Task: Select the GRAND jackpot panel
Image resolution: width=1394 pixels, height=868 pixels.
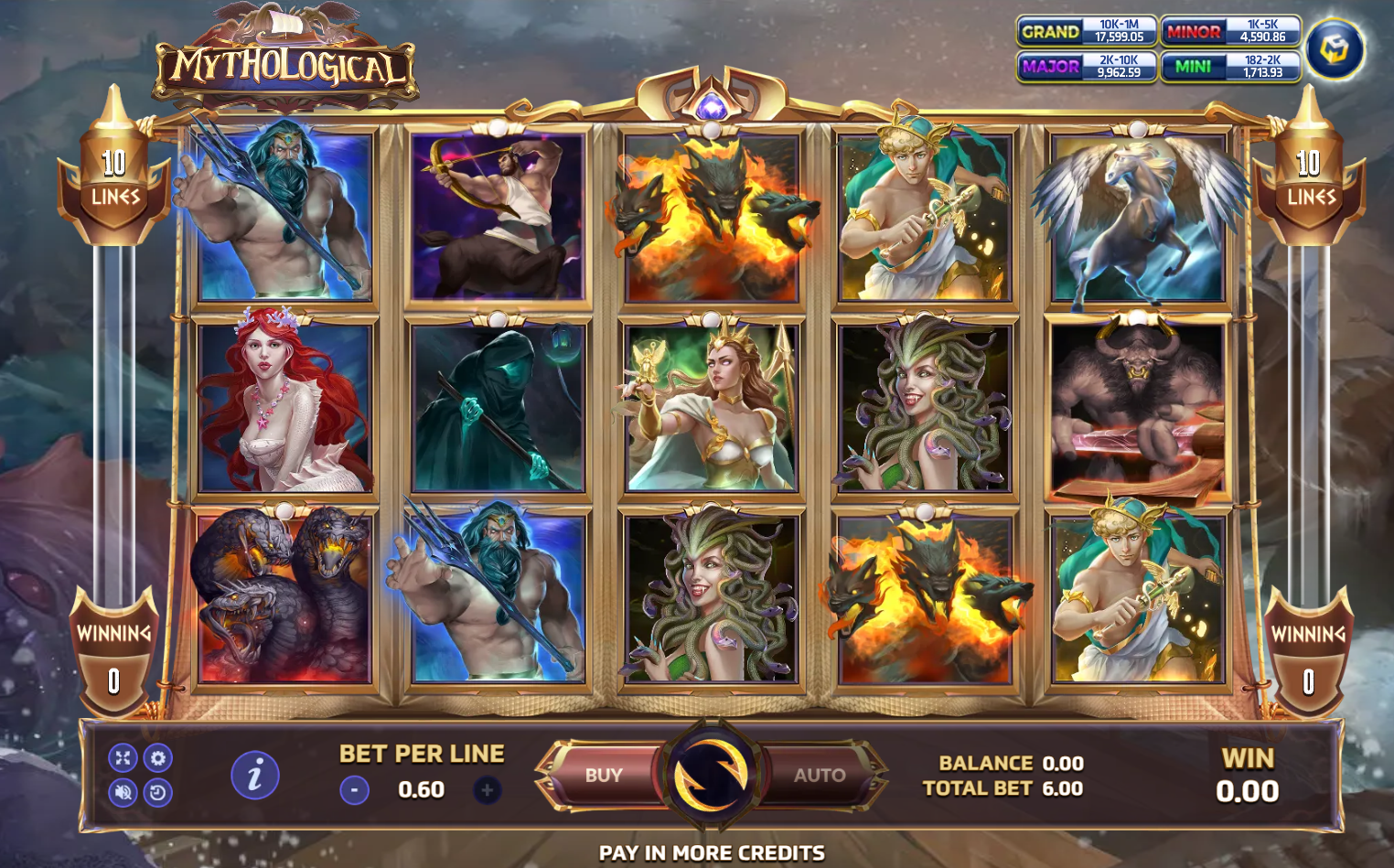Action: [x=1086, y=31]
